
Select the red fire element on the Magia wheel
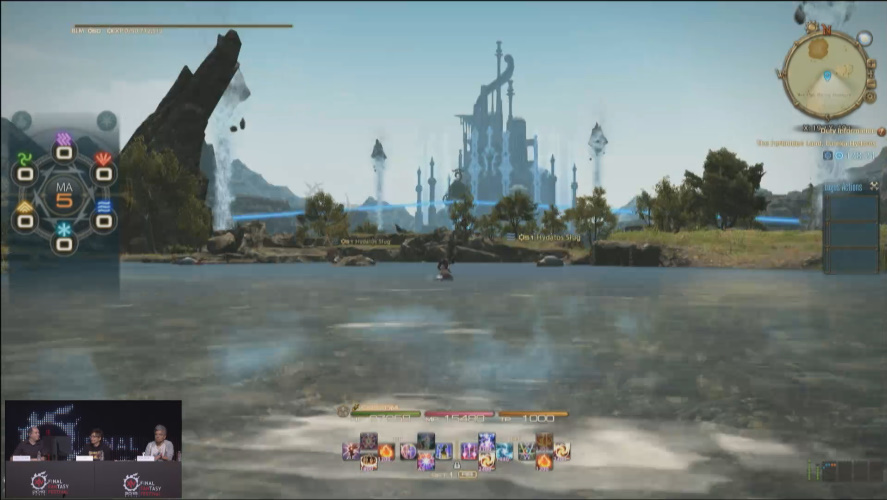[103, 159]
